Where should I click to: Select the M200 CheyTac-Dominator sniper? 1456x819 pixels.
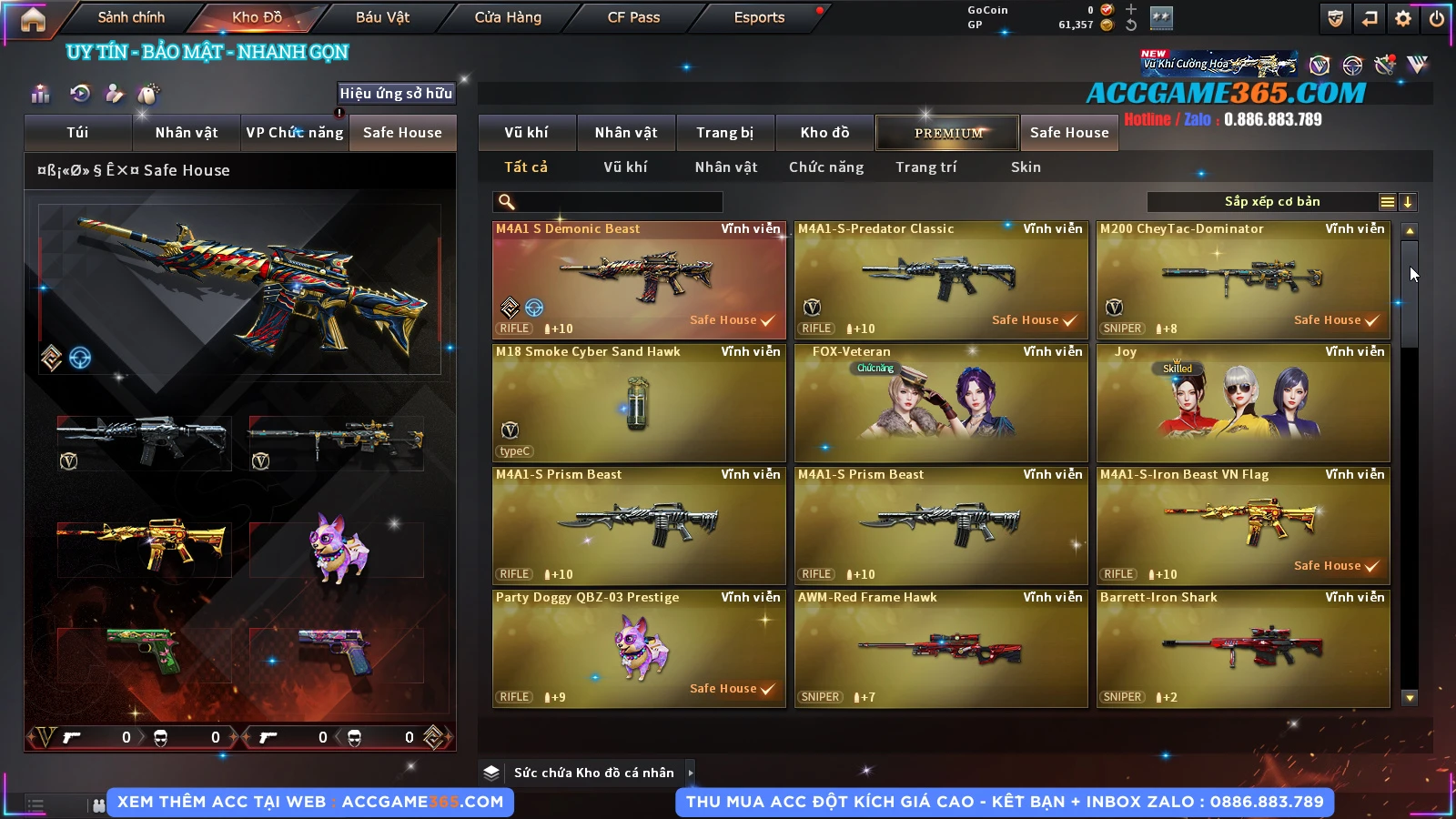(1243, 280)
